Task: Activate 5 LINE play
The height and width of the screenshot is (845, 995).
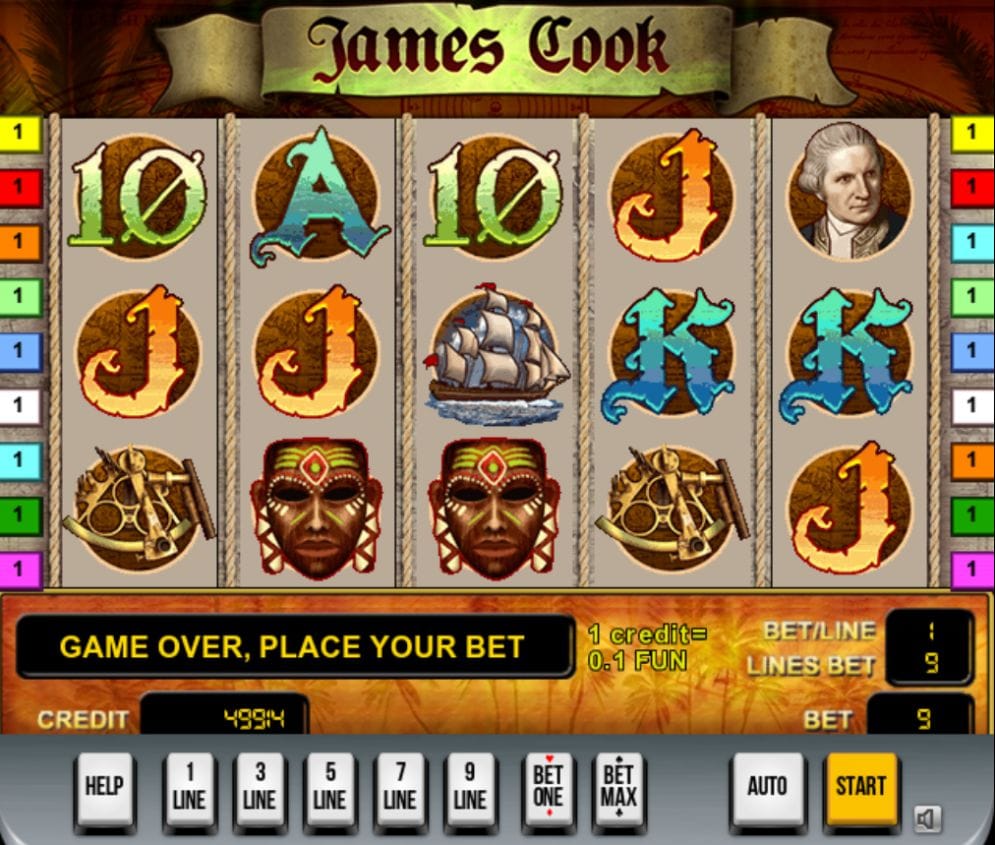Action: coord(329,788)
